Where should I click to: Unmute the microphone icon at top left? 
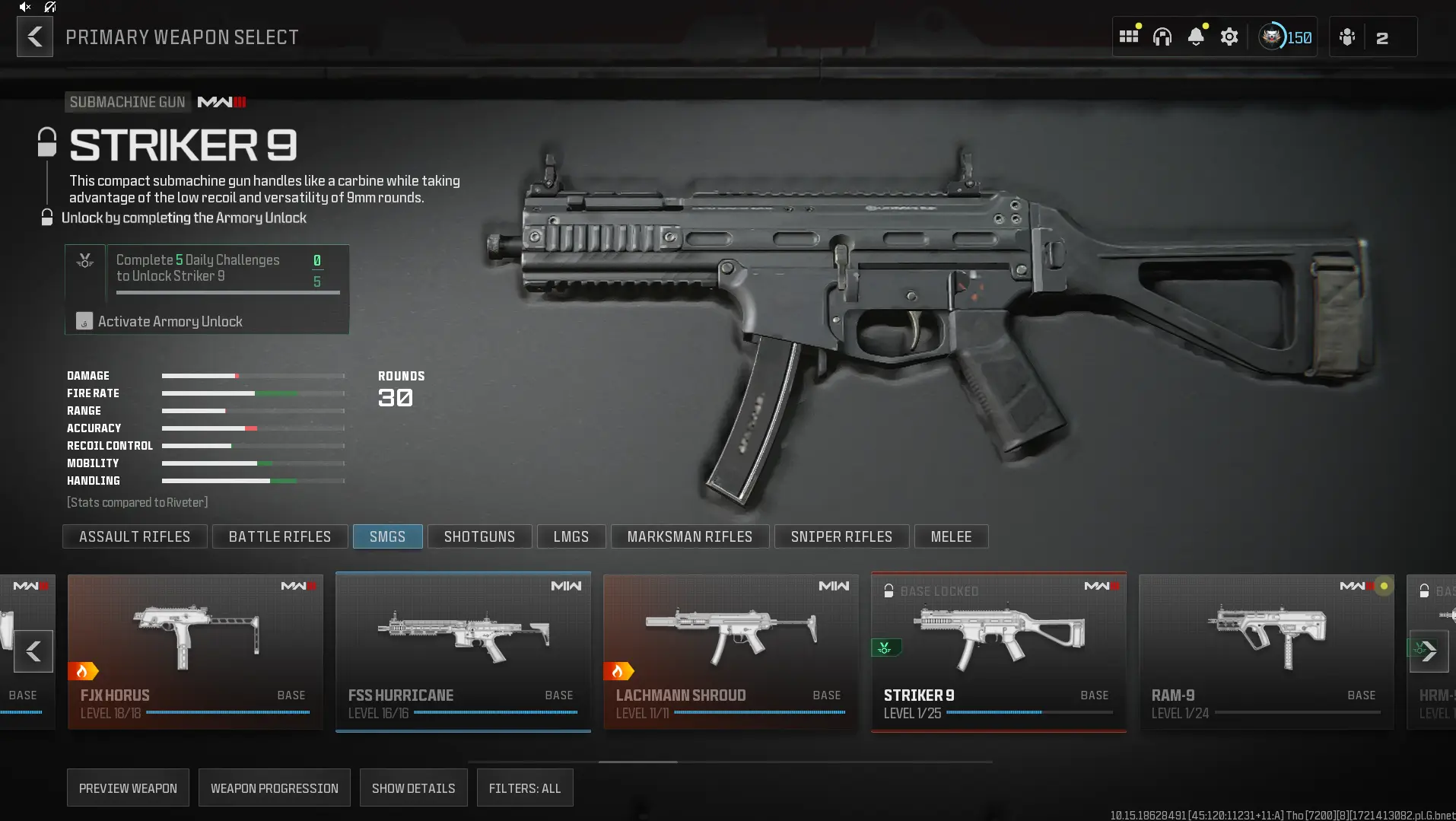click(x=49, y=8)
